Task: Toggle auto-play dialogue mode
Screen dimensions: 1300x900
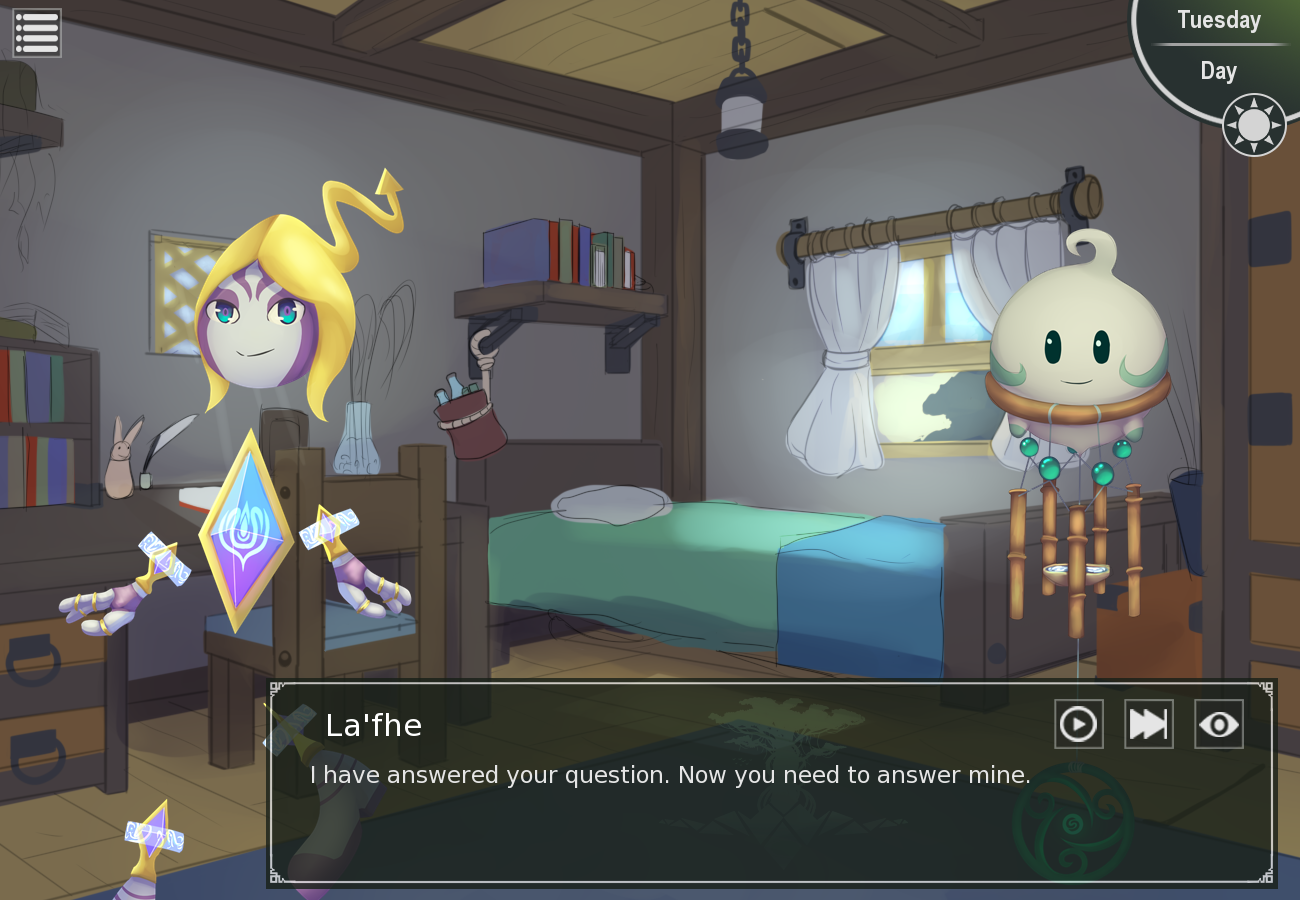Action: click(x=1078, y=724)
